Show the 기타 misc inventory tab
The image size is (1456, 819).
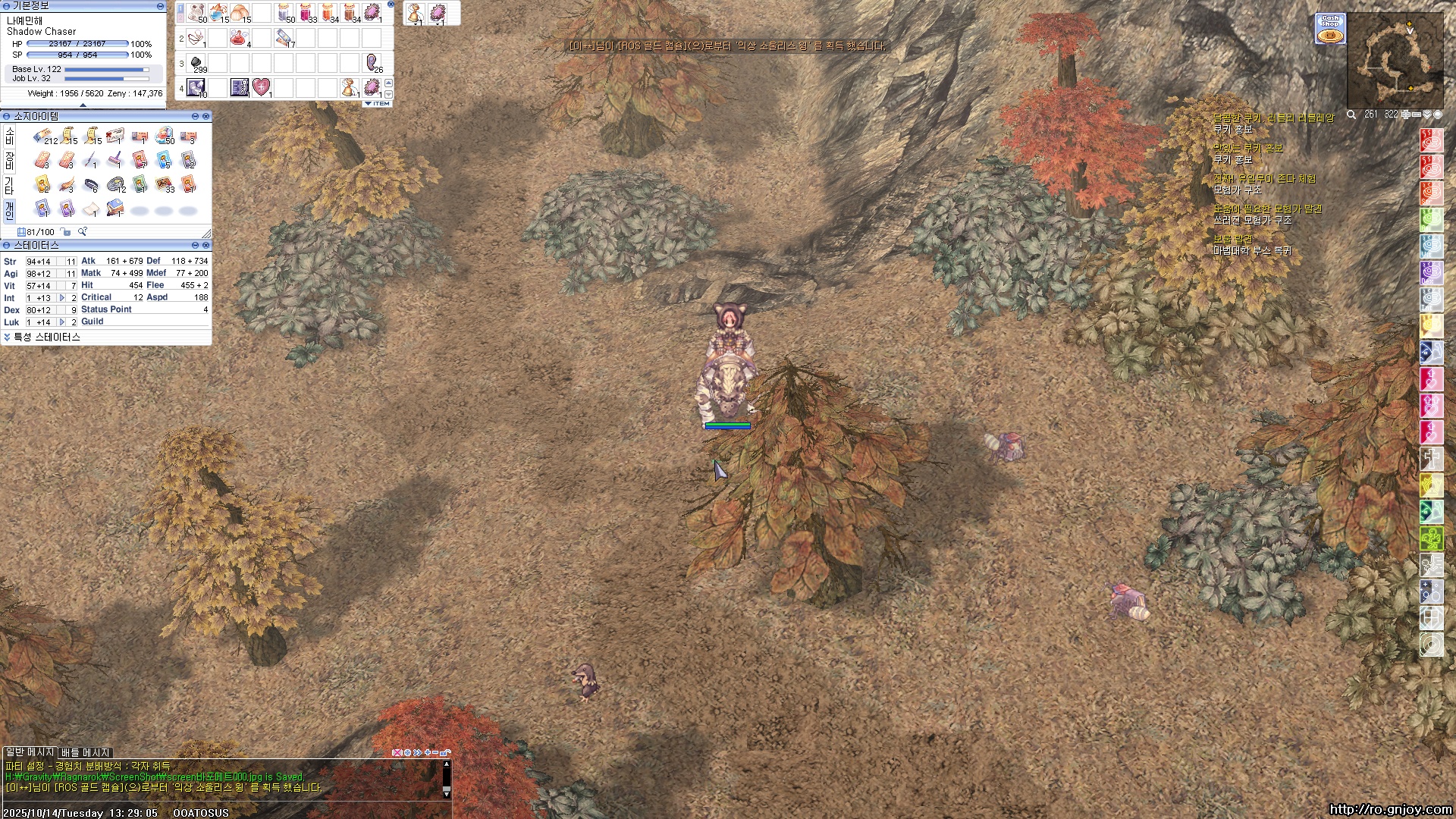pyautogui.click(x=9, y=185)
